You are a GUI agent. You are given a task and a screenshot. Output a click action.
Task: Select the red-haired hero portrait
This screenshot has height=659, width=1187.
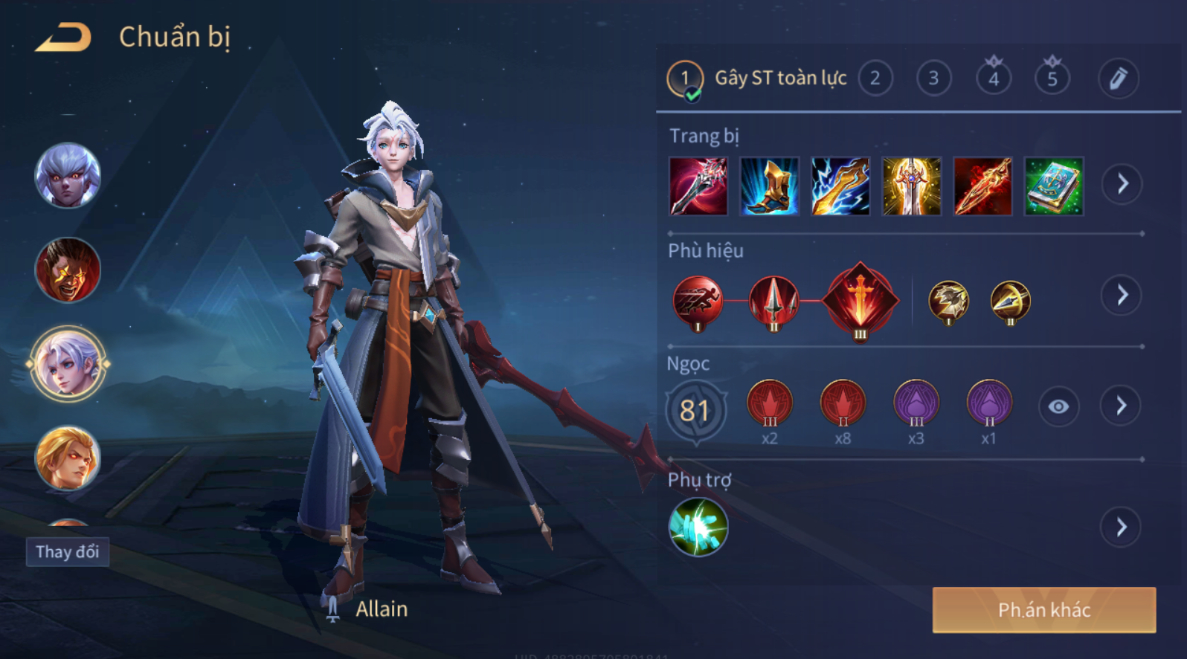(x=68, y=270)
